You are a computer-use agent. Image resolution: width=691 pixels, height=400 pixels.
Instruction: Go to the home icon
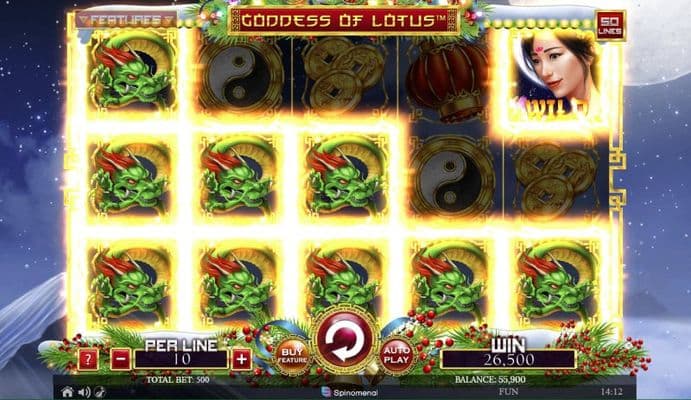point(67,392)
